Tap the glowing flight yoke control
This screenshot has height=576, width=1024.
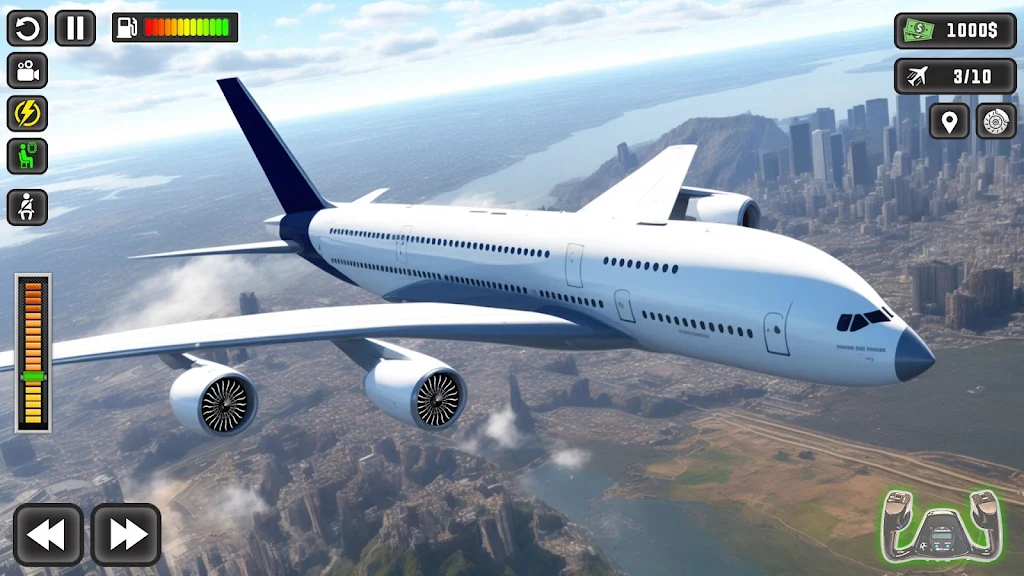pyautogui.click(x=940, y=525)
